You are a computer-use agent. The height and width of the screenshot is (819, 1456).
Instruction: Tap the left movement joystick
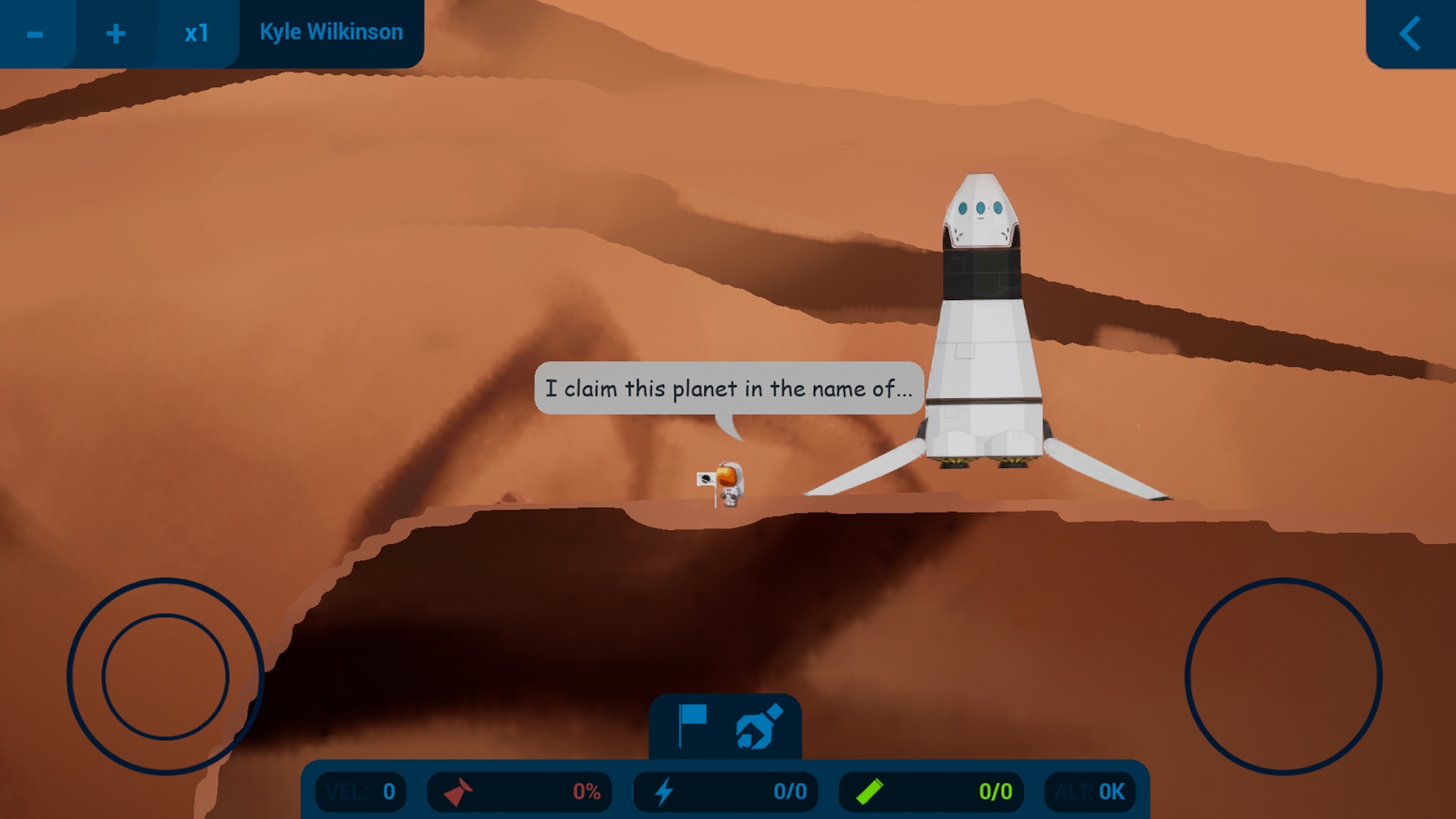165,677
